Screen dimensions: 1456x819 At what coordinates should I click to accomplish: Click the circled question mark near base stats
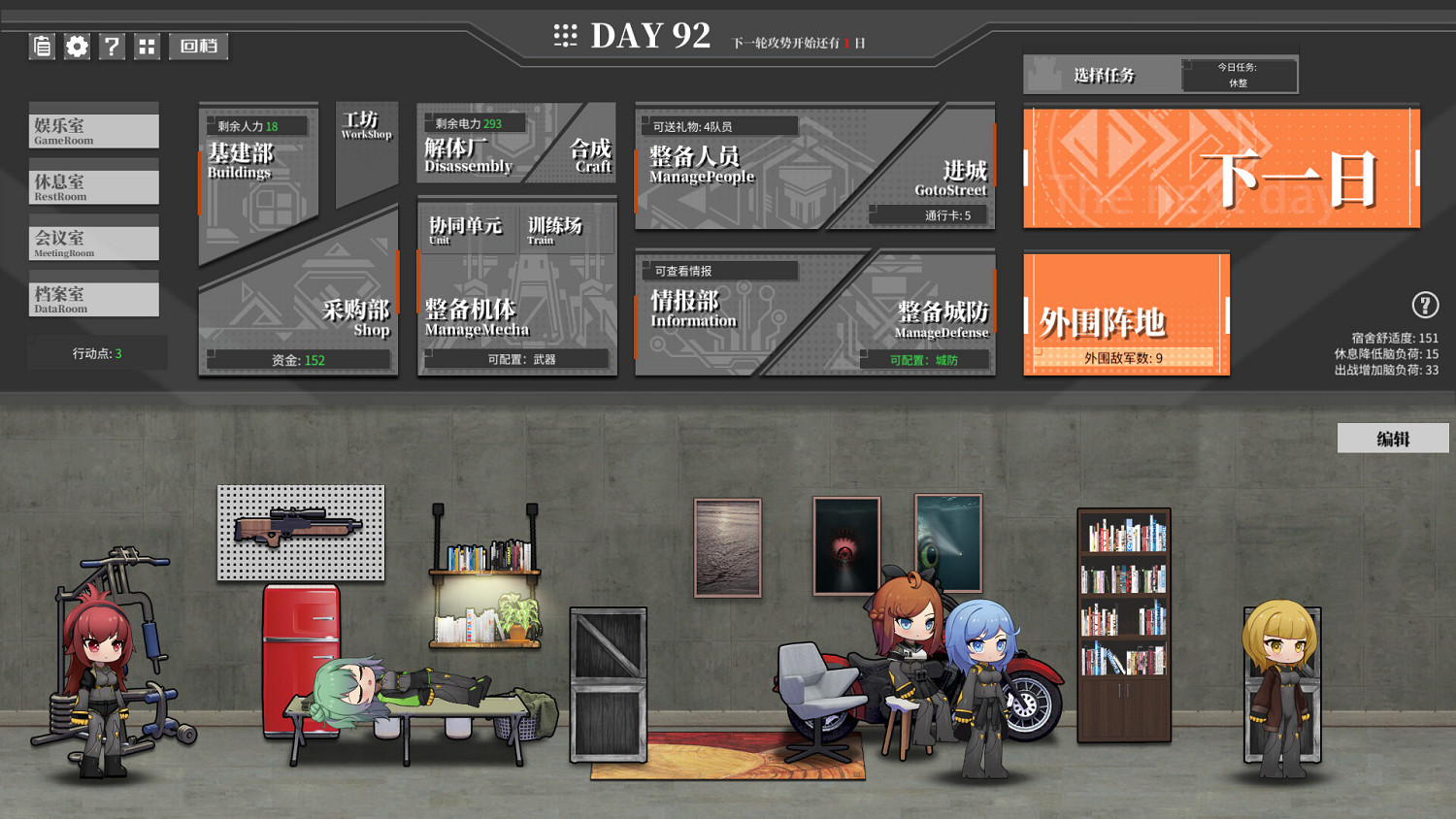tap(1426, 305)
